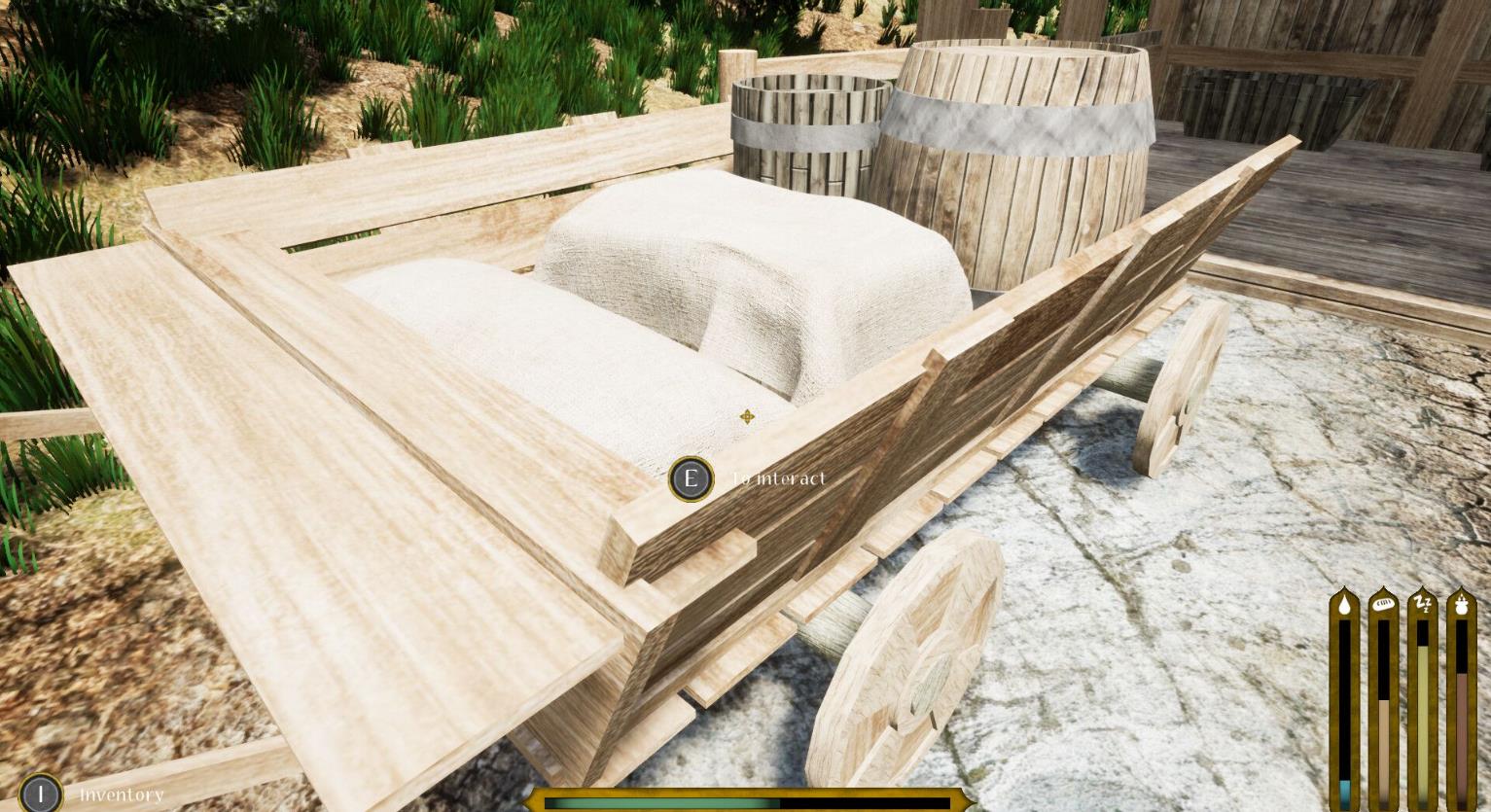Click the To interact prompt text
This screenshot has height=812, width=1491.
(777, 478)
